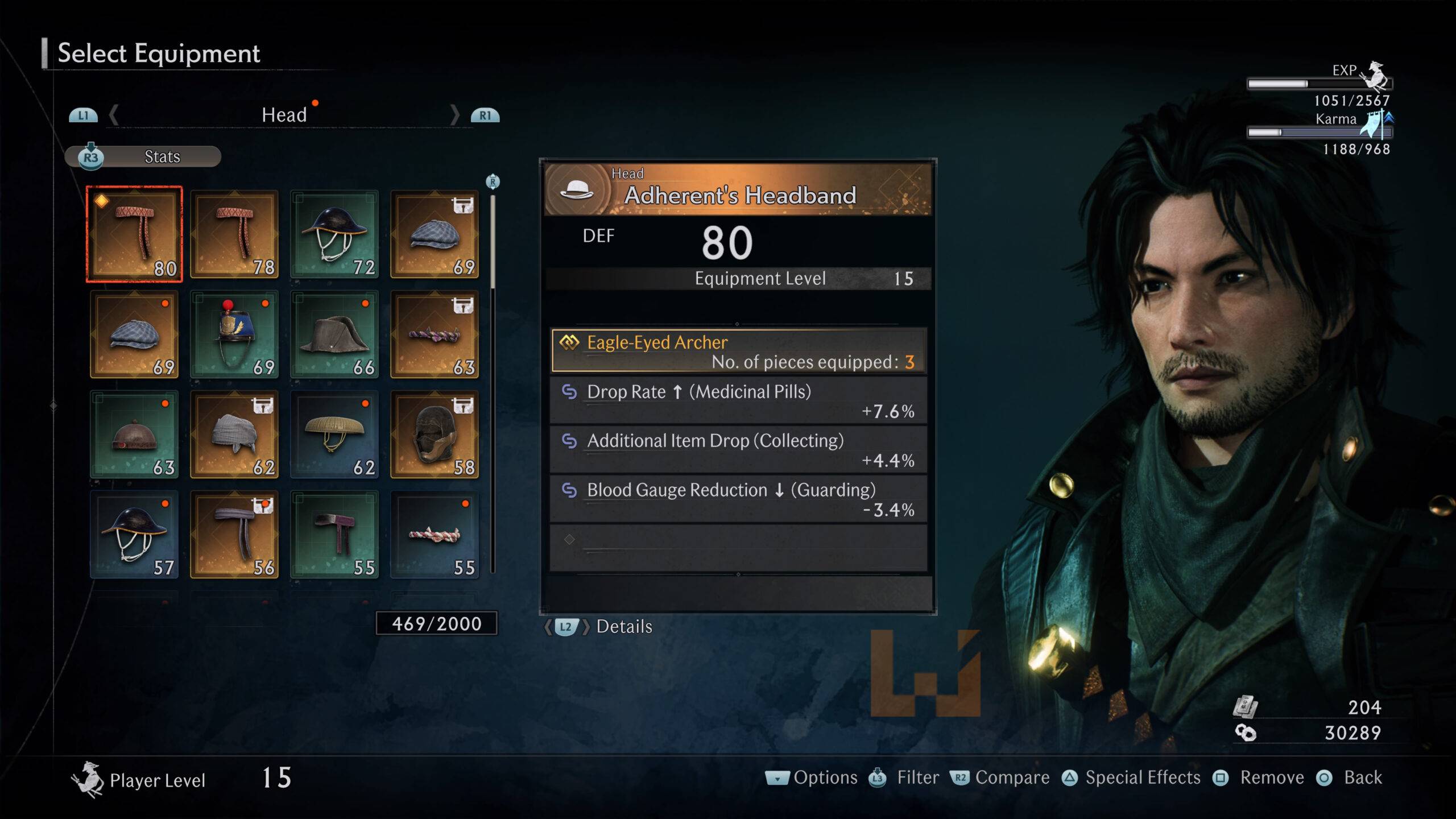Pick the blue plumed shako hat
The height and width of the screenshot is (819, 1456).
point(234,334)
